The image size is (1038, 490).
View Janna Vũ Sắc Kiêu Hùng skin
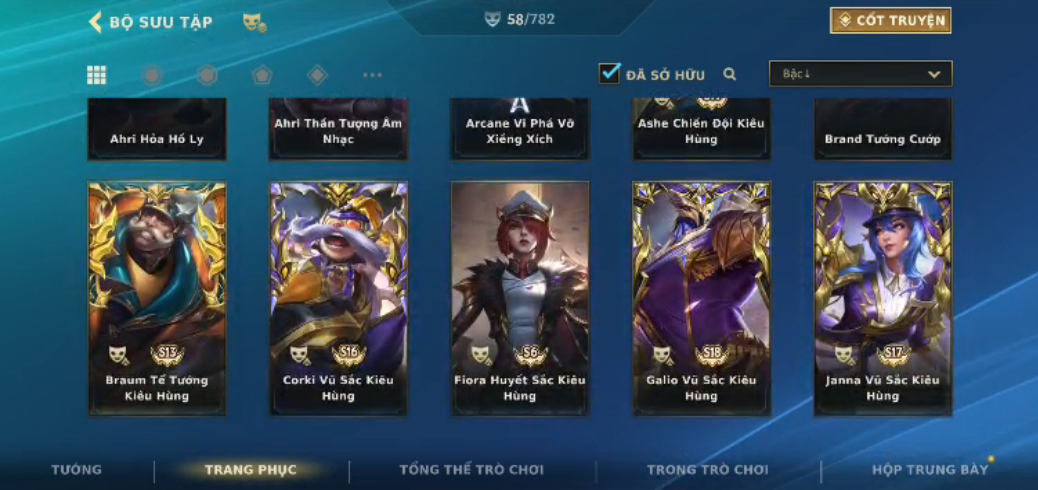click(x=883, y=297)
